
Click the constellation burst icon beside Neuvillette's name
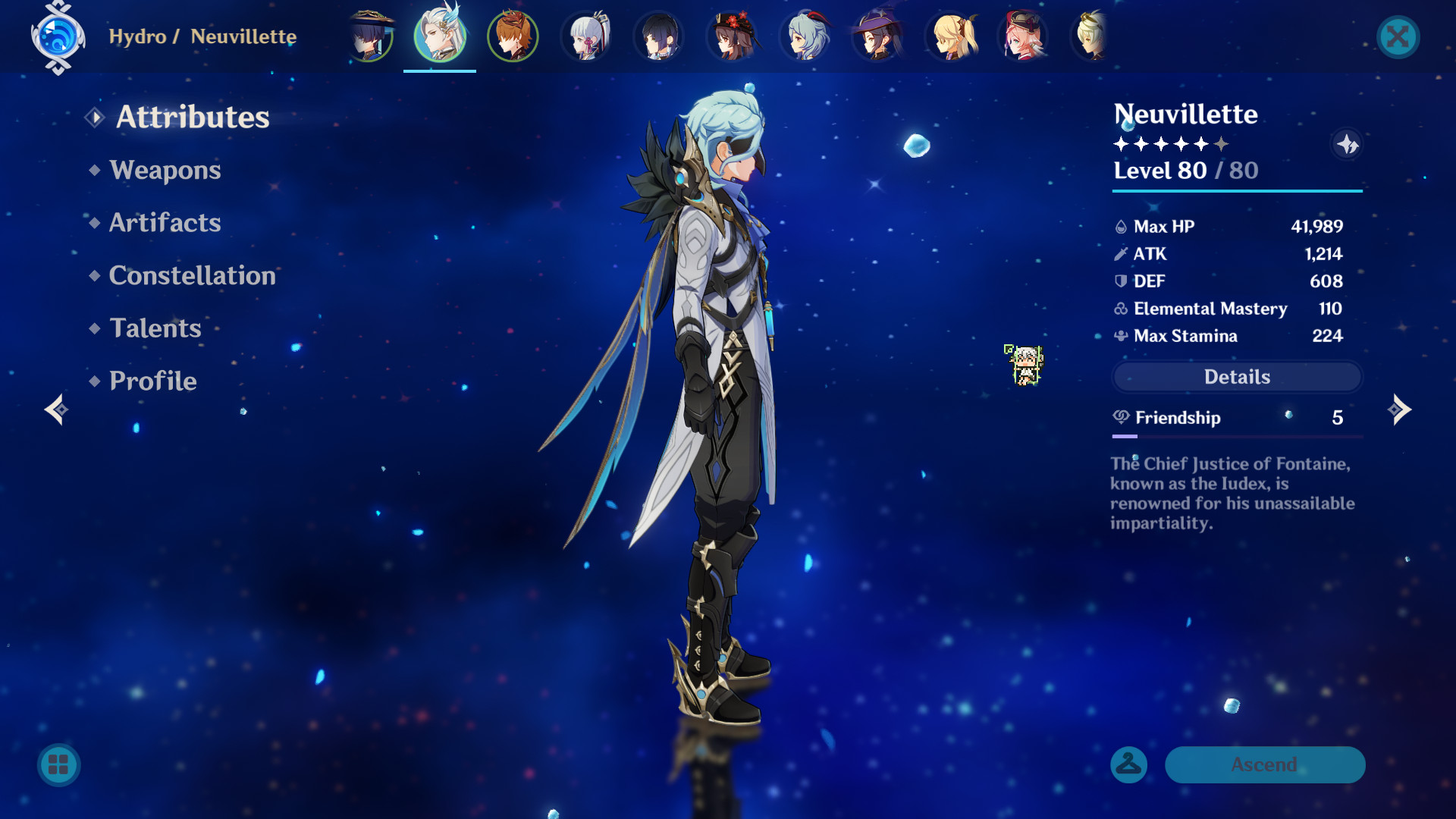click(1348, 146)
